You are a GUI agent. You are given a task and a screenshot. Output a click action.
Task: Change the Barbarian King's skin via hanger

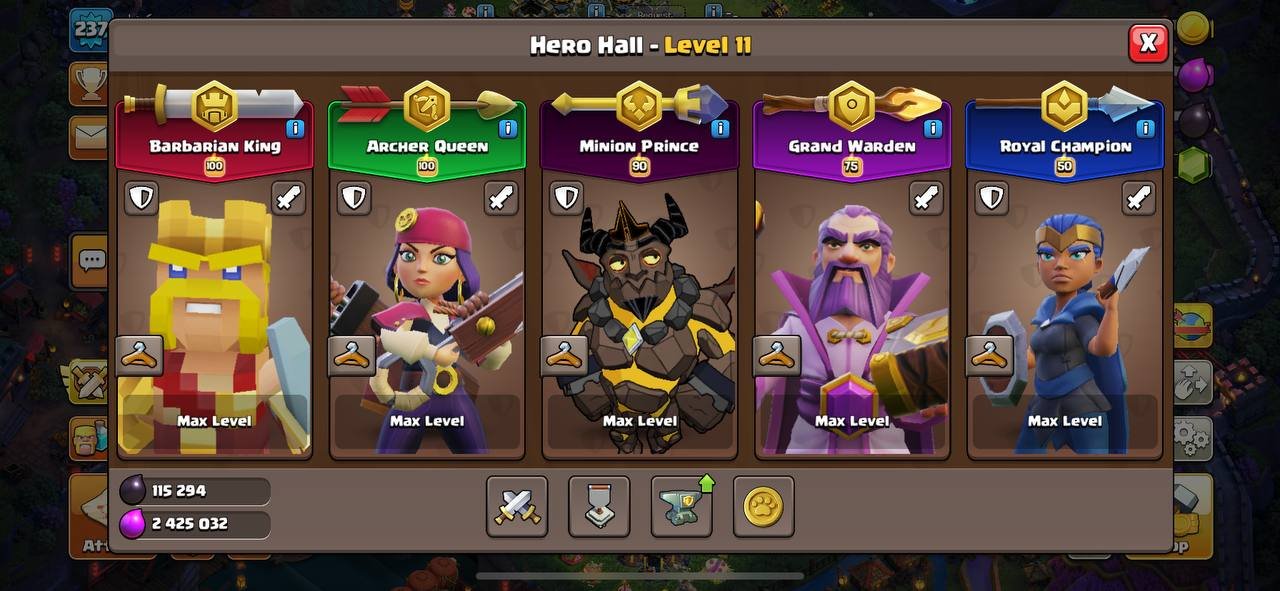[139, 355]
